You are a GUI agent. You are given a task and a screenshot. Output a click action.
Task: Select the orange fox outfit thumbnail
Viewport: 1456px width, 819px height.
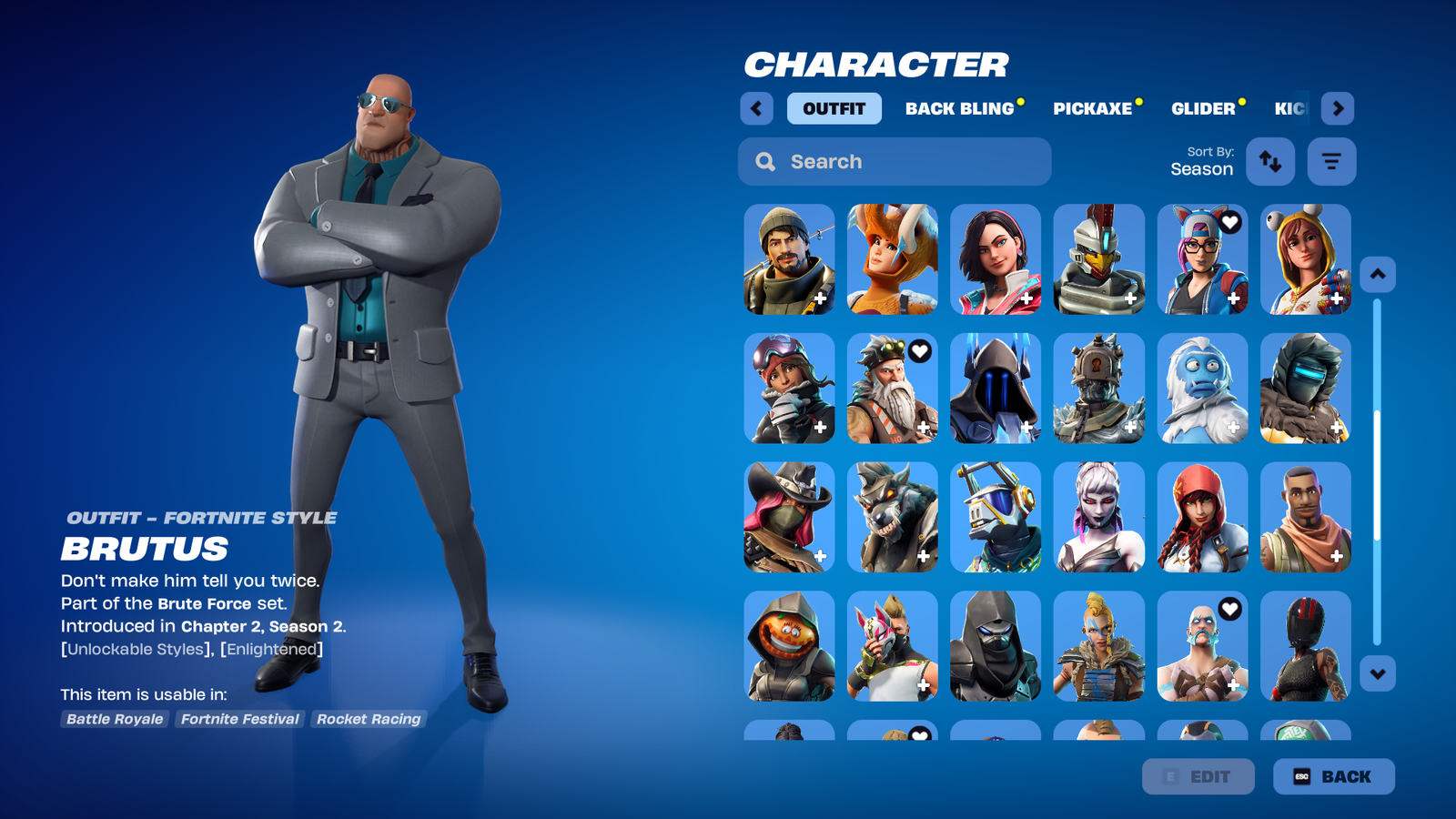(892, 259)
